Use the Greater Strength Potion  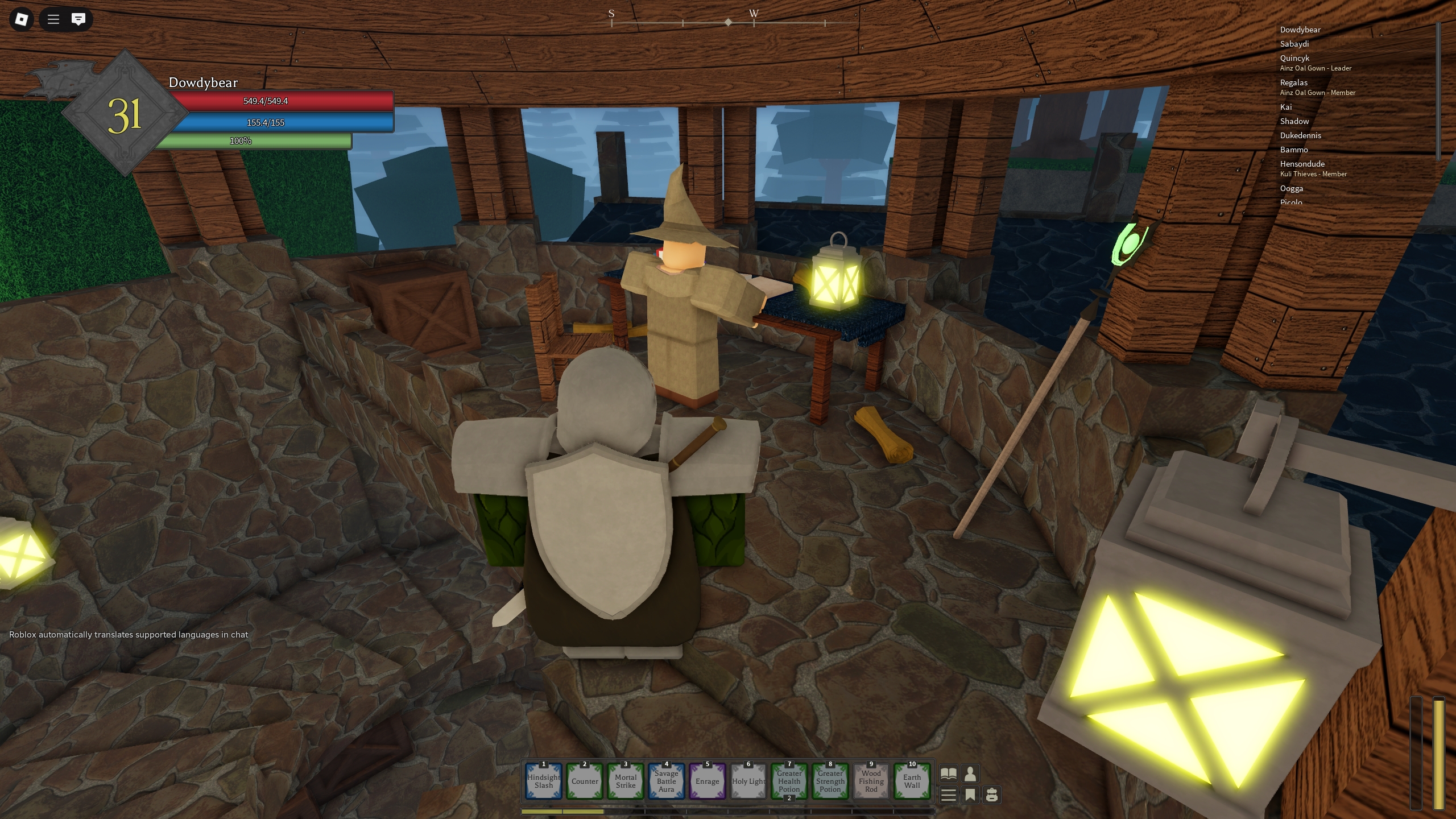[830, 781]
